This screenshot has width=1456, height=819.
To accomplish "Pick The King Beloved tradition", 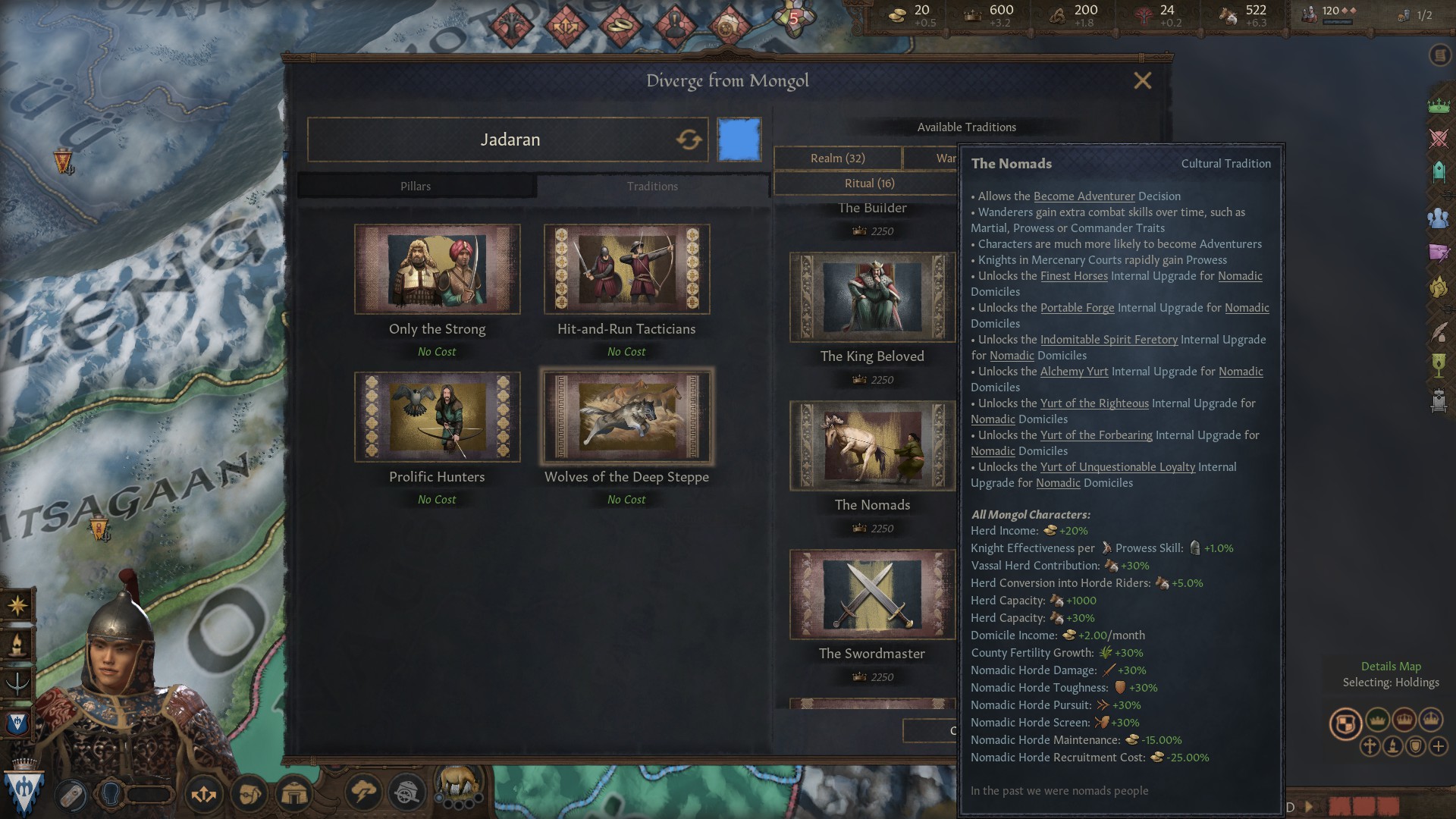I will tap(872, 297).
